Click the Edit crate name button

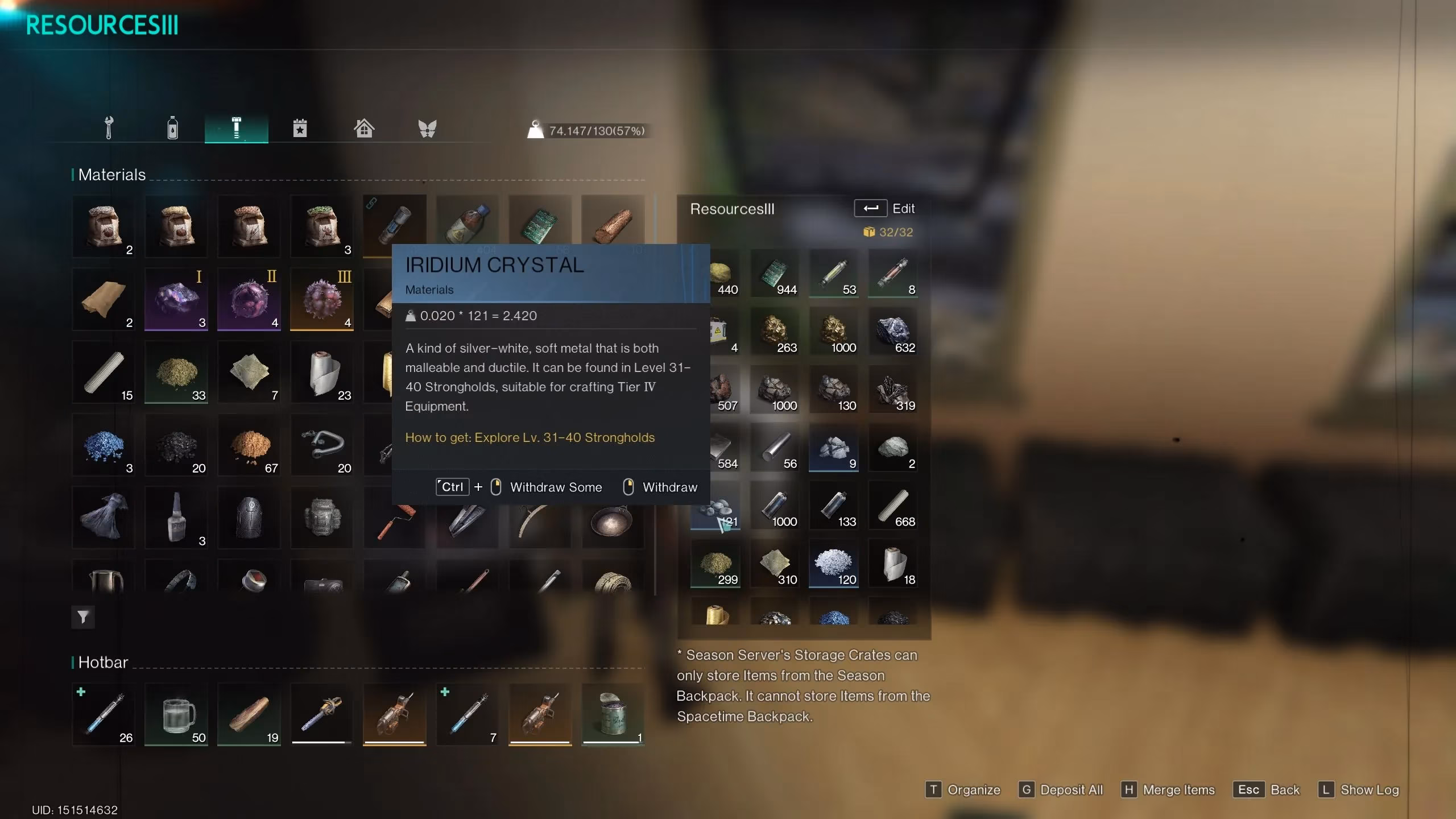(884, 209)
